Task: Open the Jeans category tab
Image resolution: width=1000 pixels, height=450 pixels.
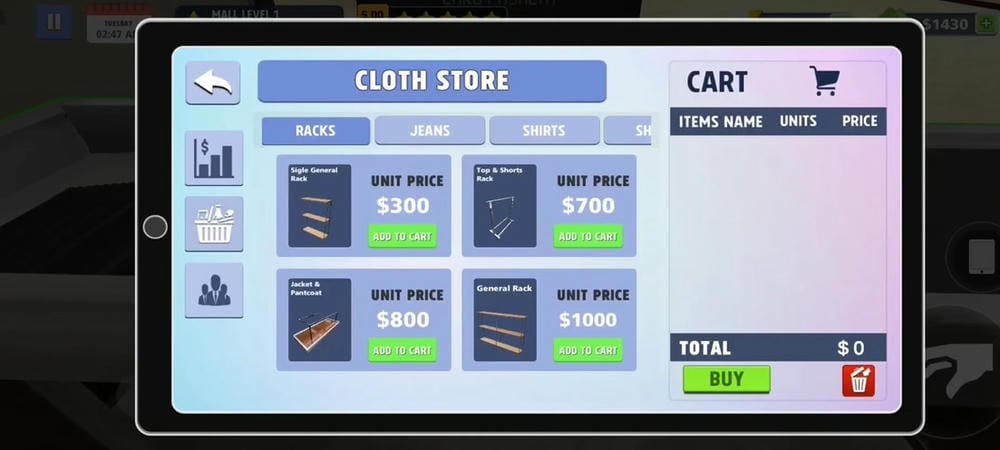Action: 429,131
